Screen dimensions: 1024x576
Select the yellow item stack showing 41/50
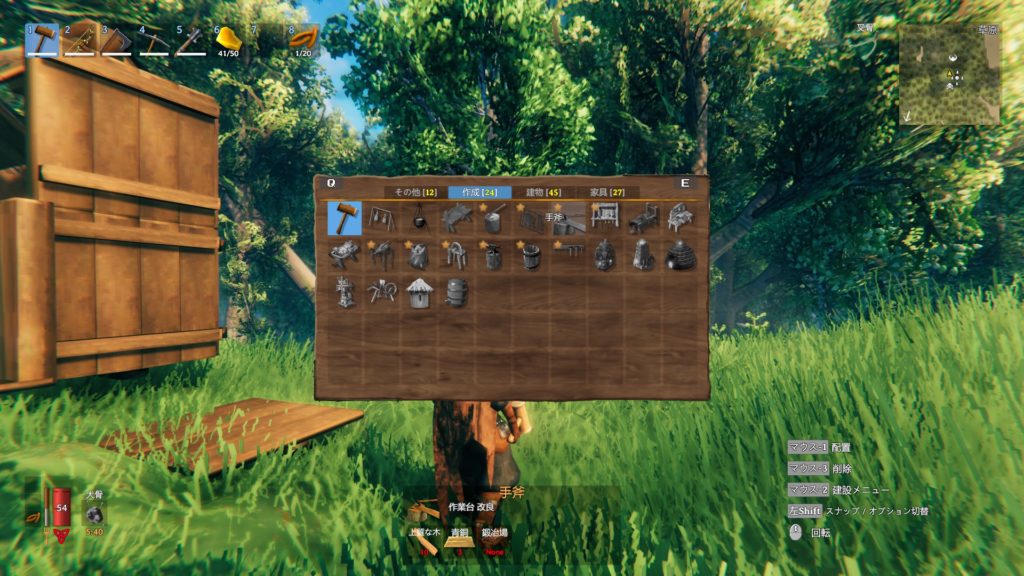229,40
